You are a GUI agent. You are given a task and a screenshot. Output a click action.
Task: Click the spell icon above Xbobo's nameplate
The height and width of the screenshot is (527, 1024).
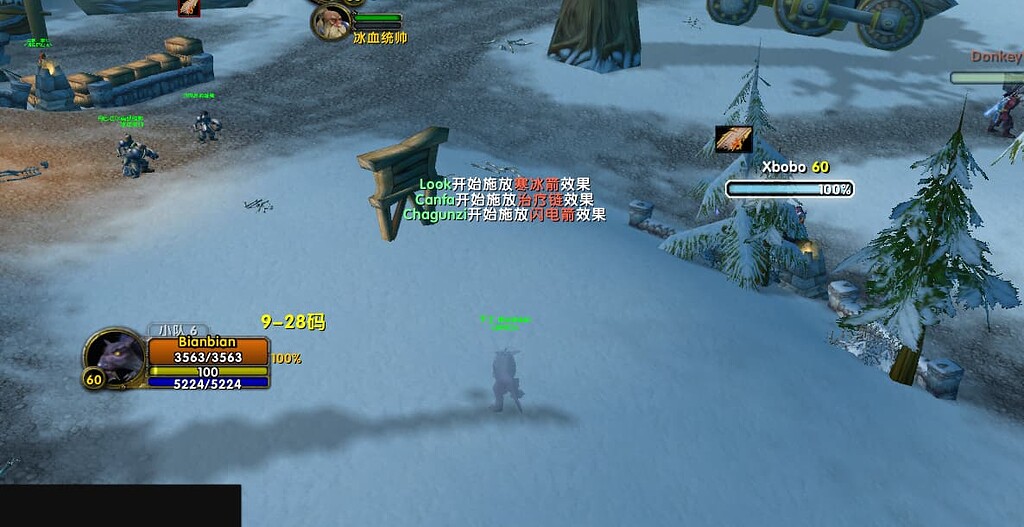pyautogui.click(x=734, y=139)
